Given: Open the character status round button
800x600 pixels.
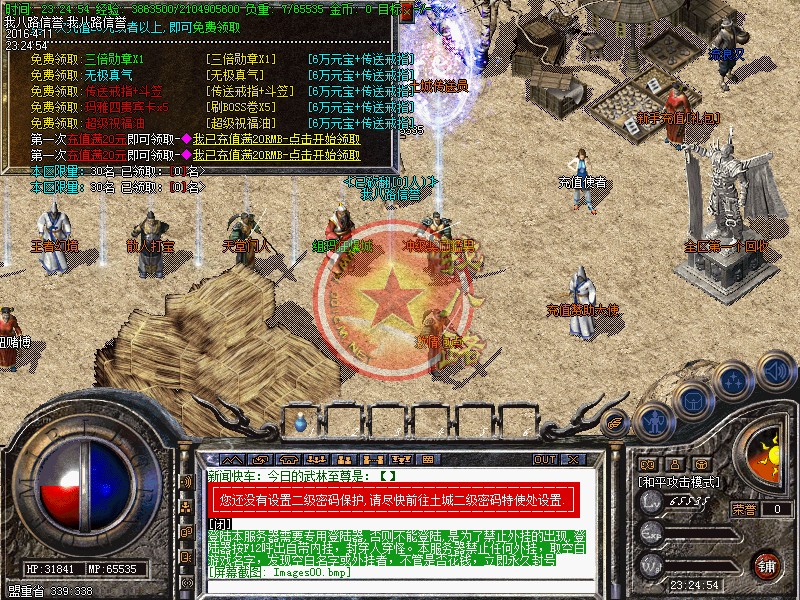Looking at the screenshot, I should pyautogui.click(x=655, y=420).
